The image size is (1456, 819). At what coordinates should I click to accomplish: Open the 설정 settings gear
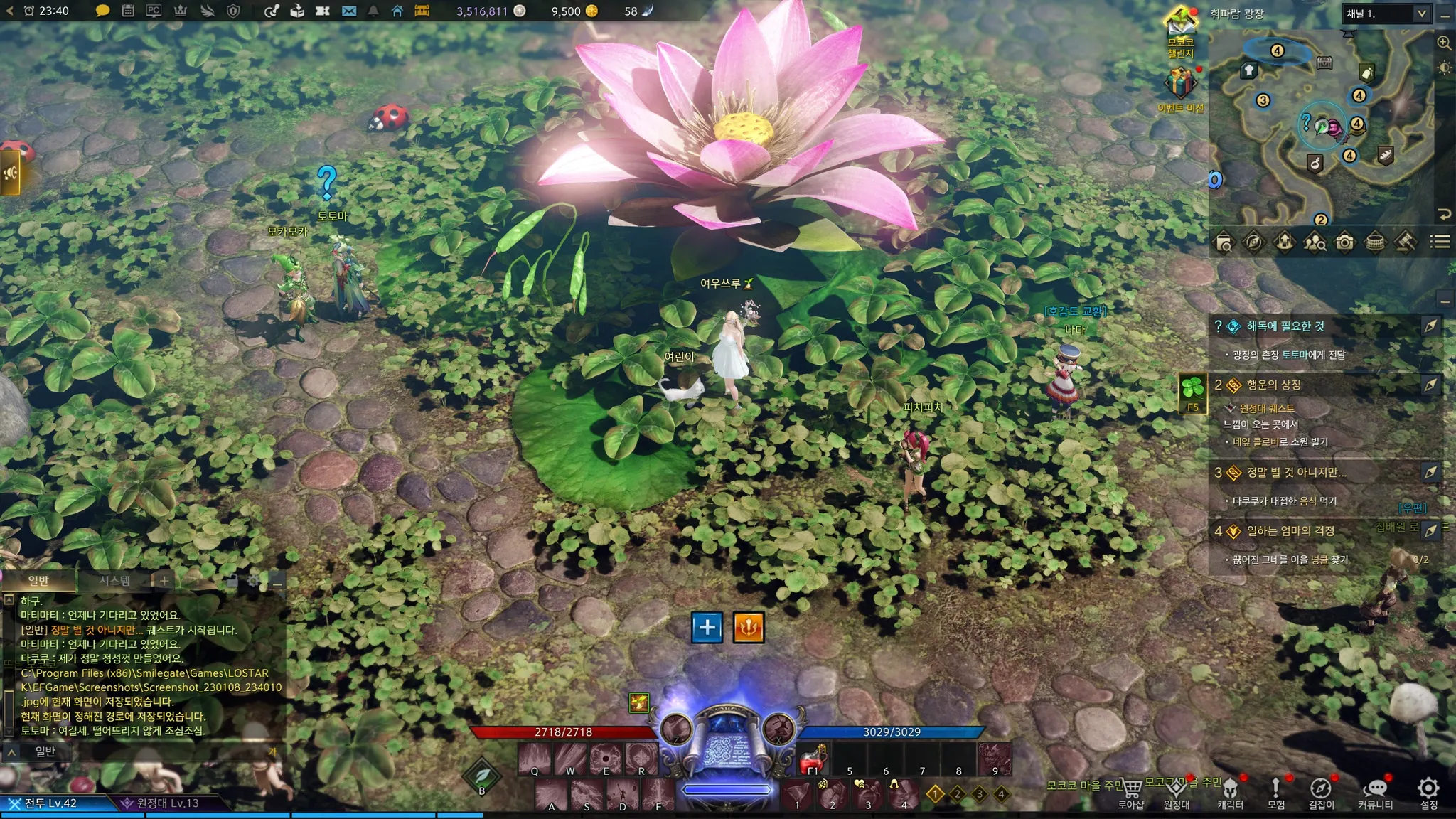pyautogui.click(x=1428, y=792)
